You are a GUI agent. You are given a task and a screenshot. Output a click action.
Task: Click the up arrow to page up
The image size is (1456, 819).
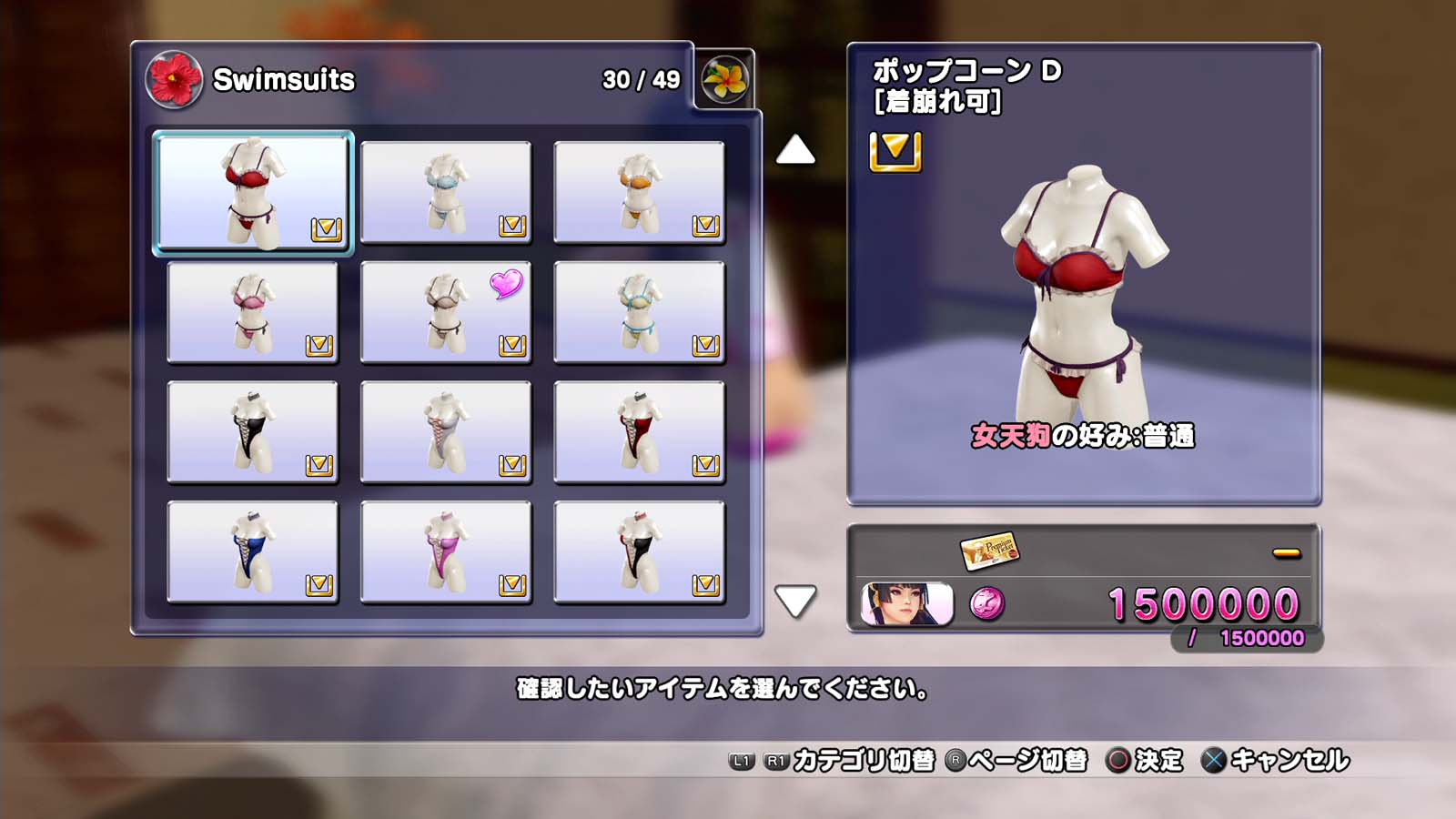[795, 150]
